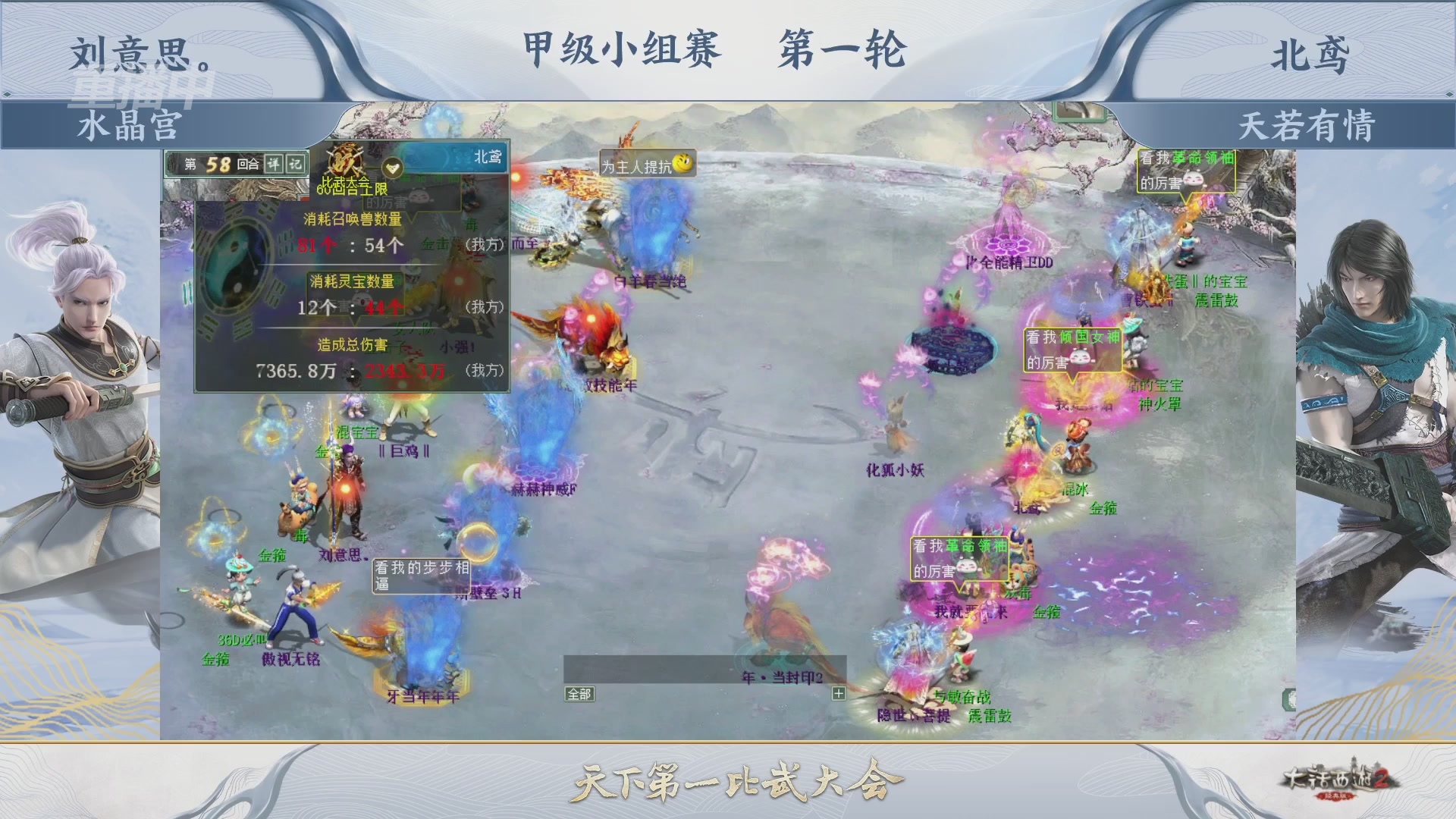1456x819 pixels.
Task: Click the smiley emoji in the 为主人提抗 bubble
Action: 680,164
